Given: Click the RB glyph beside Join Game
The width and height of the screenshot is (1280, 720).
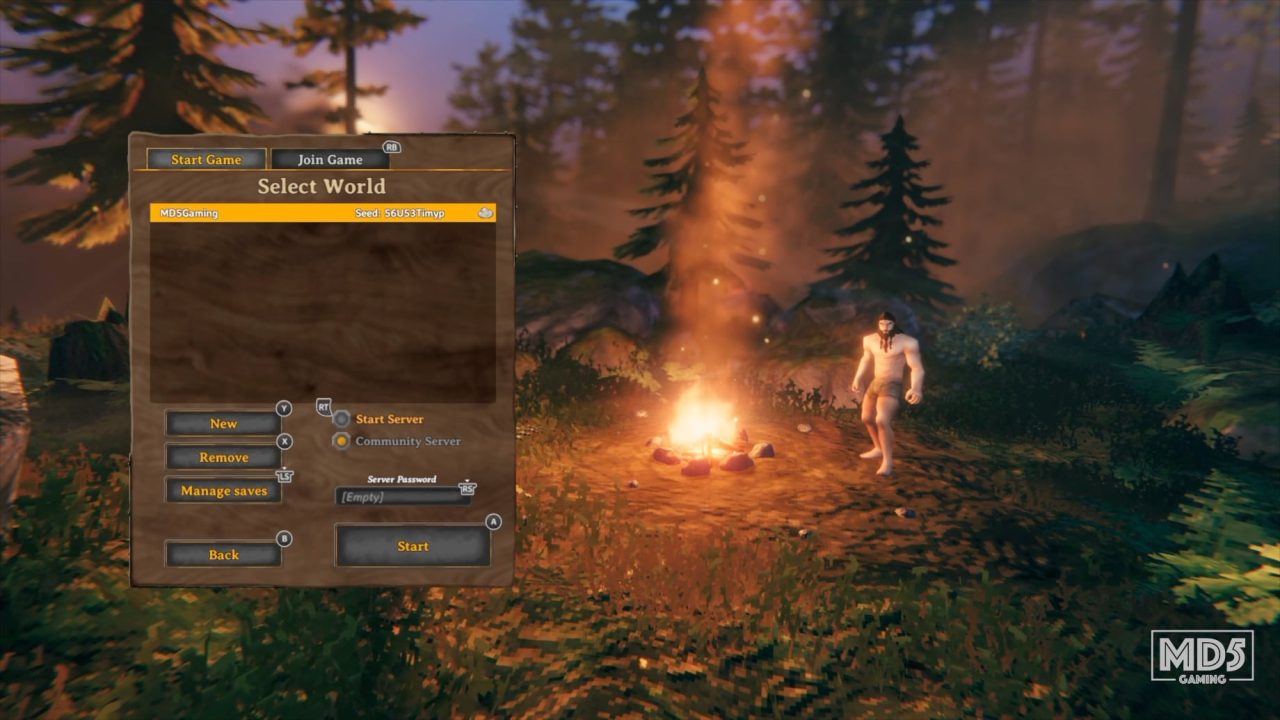Looking at the screenshot, I should tap(391, 146).
